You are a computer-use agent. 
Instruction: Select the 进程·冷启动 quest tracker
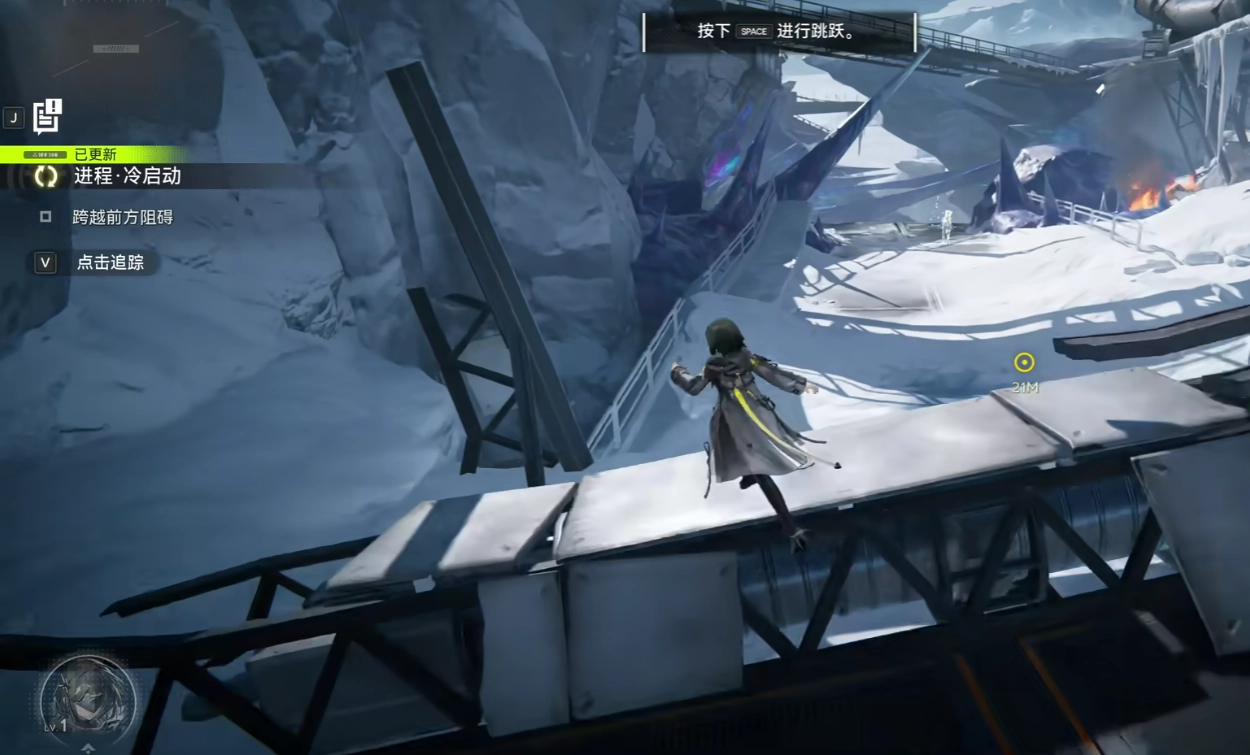point(127,176)
